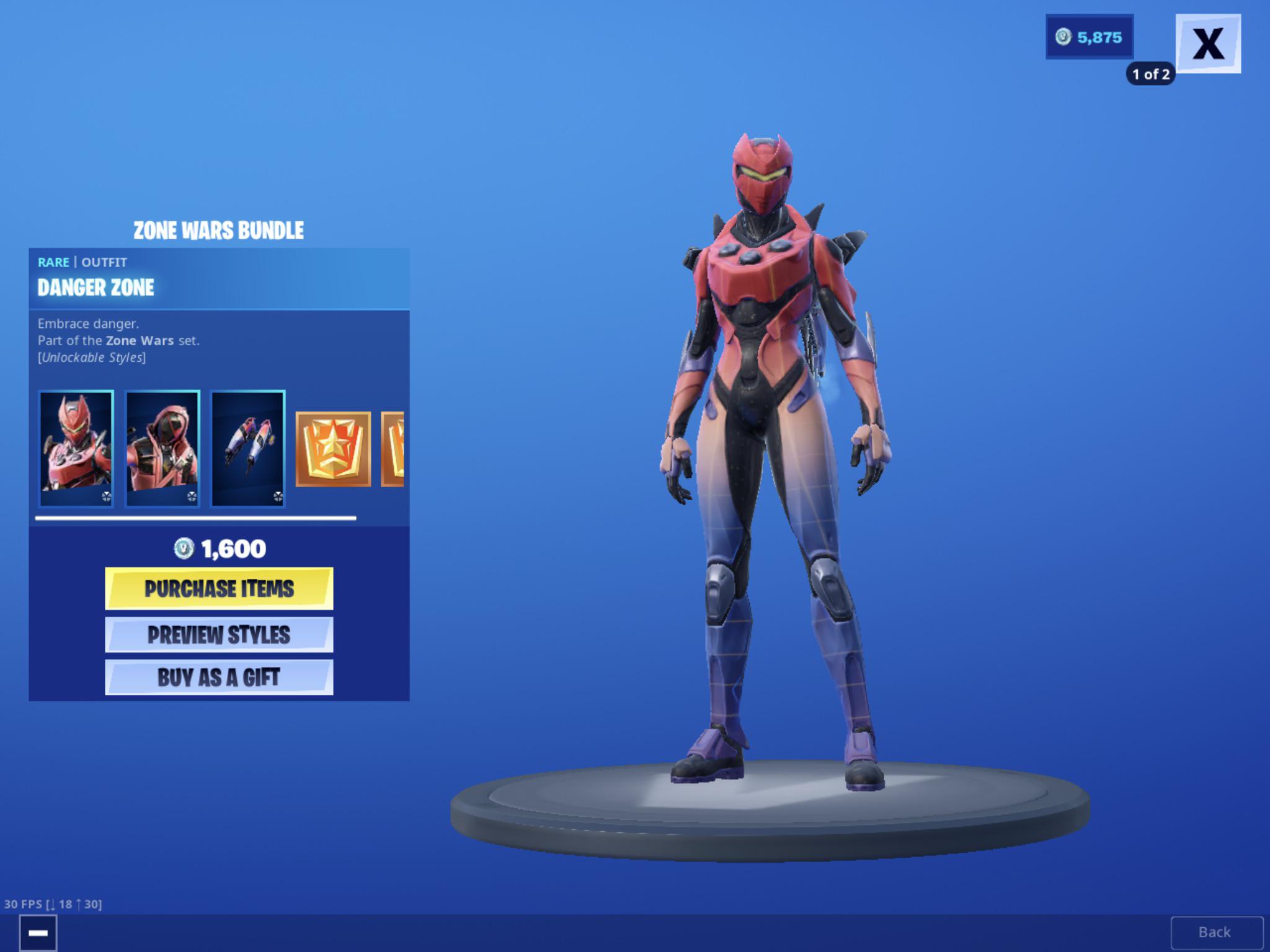Advance the 1 of 2 page indicator
The height and width of the screenshot is (952, 1270).
[x=1151, y=74]
